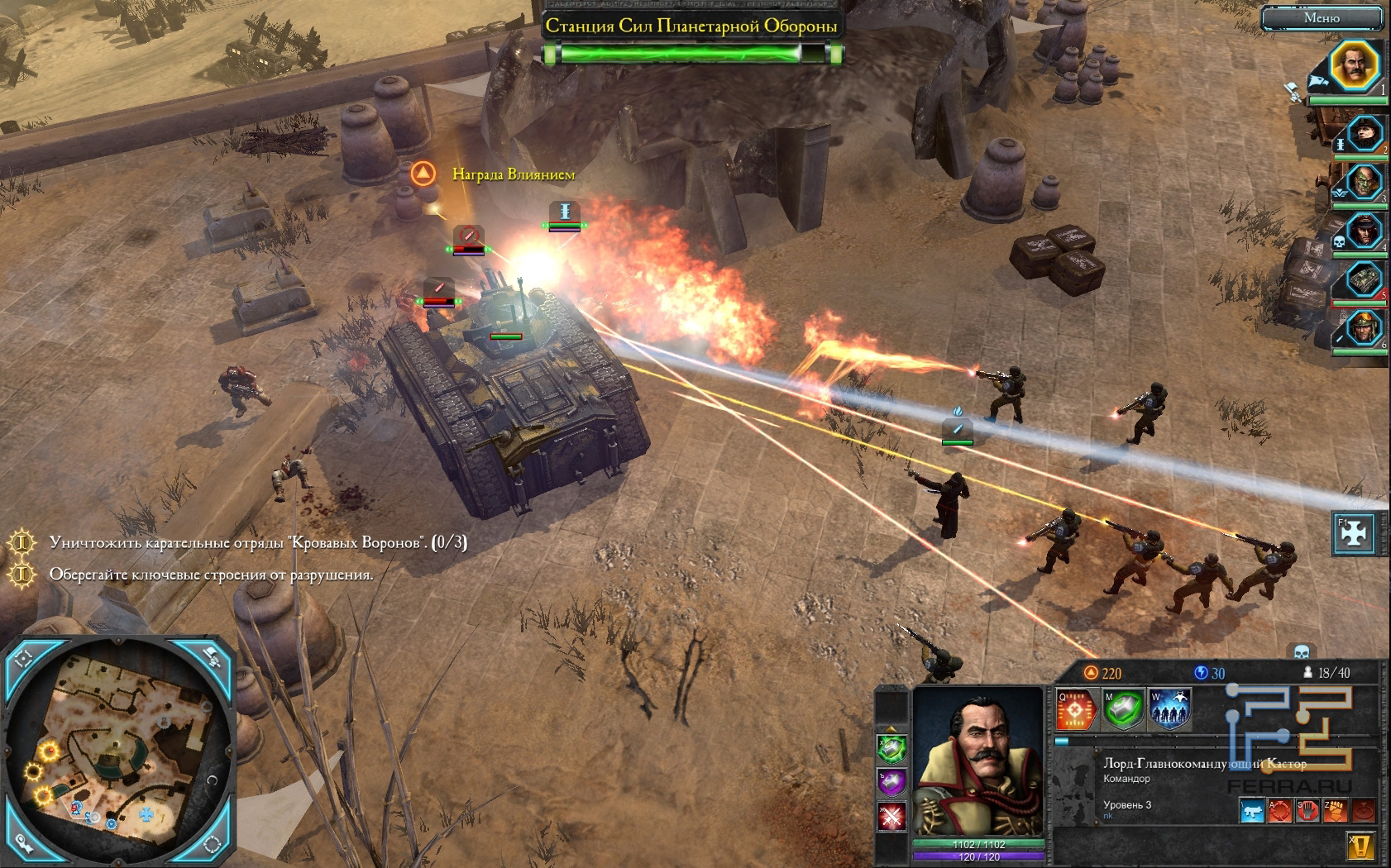Open the Меню button

coord(1321,17)
